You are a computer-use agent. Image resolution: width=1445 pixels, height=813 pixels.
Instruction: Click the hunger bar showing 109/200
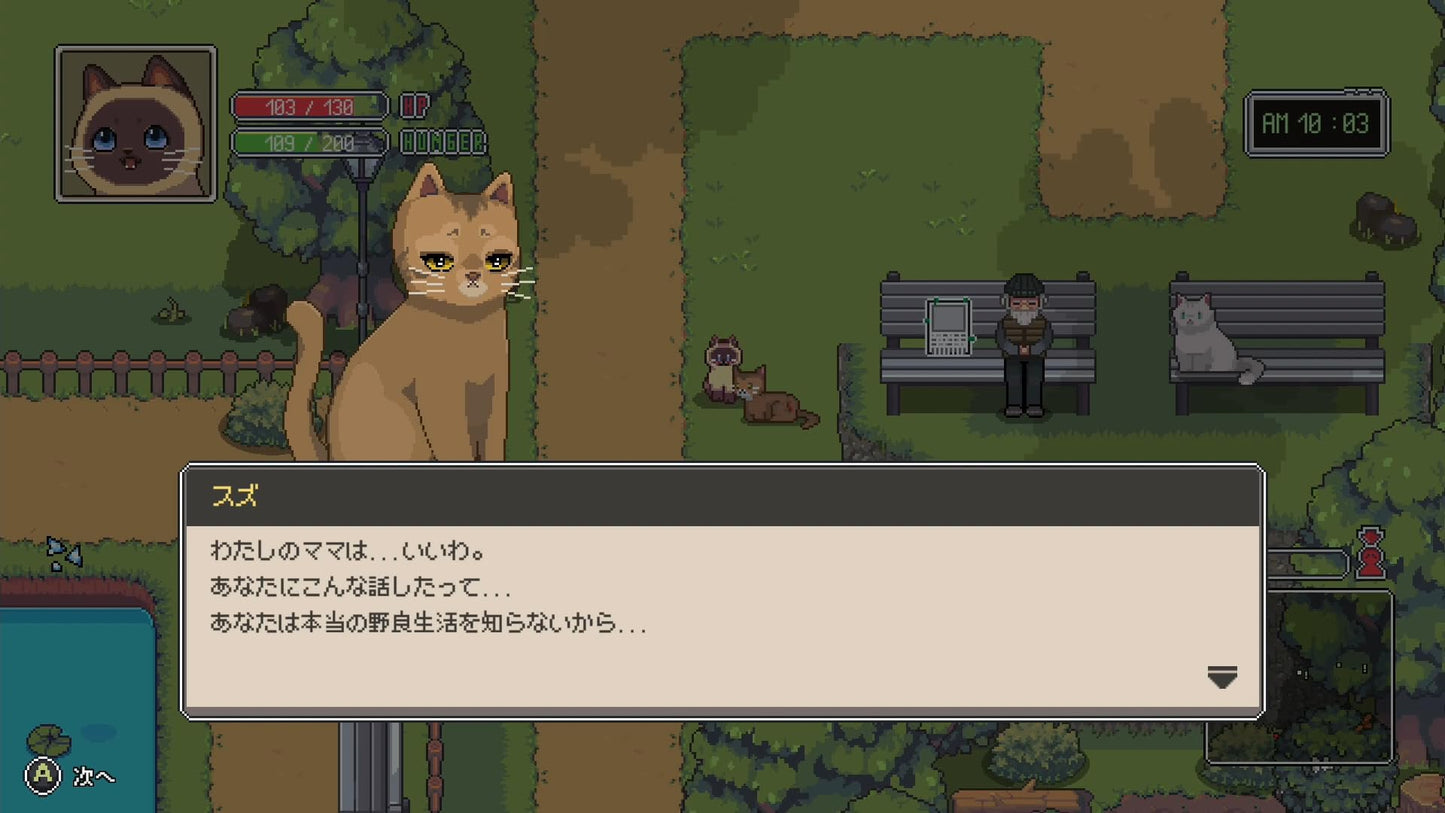tap(307, 141)
